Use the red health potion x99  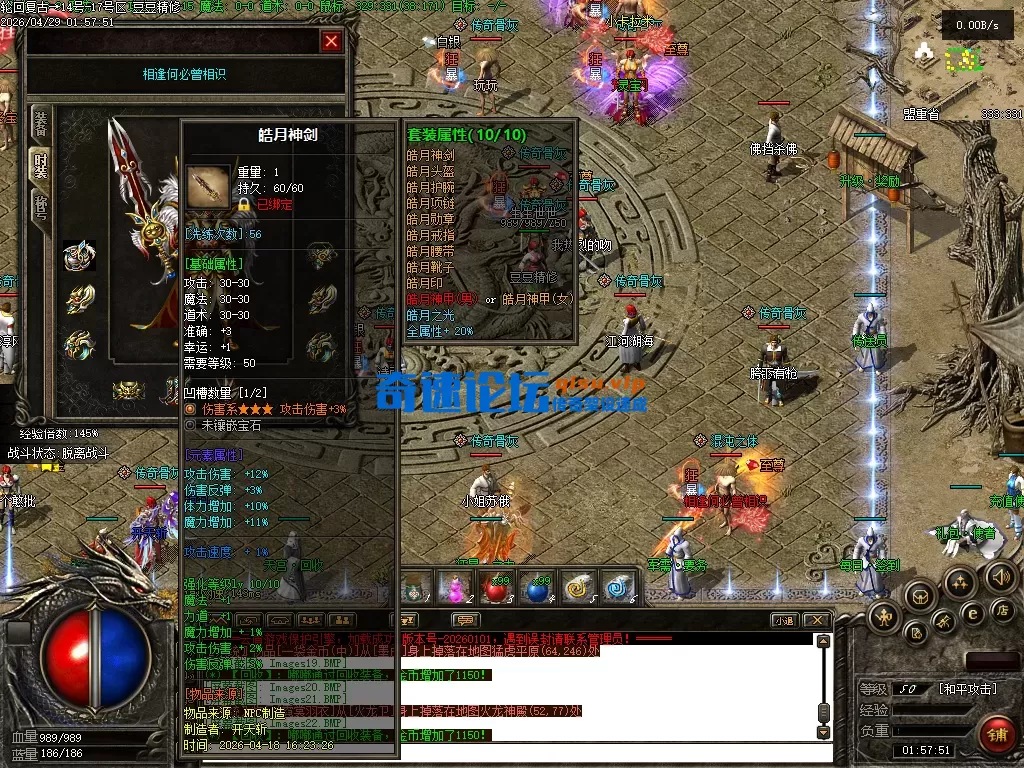coord(496,588)
